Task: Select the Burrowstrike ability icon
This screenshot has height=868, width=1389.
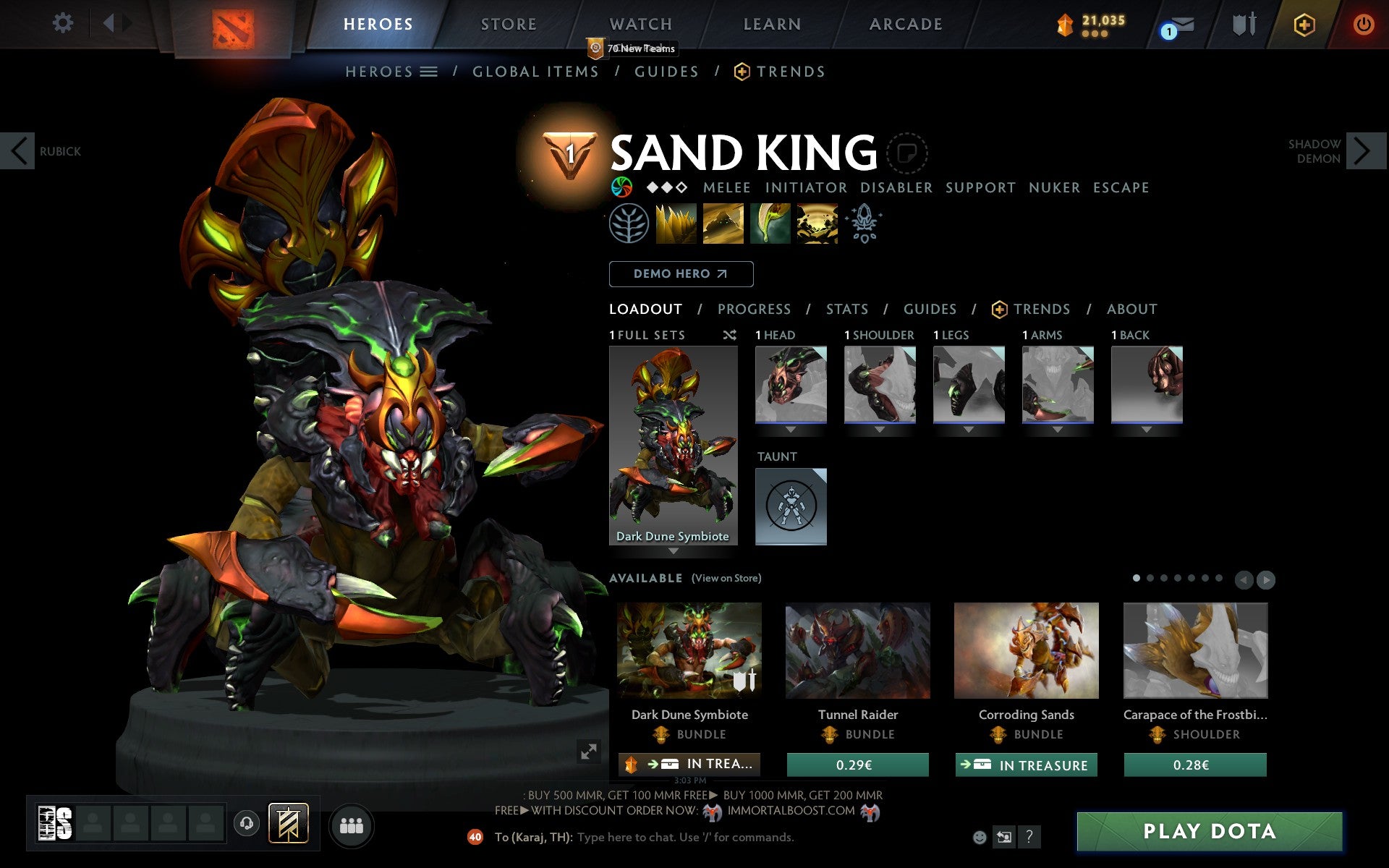Action: (x=677, y=224)
